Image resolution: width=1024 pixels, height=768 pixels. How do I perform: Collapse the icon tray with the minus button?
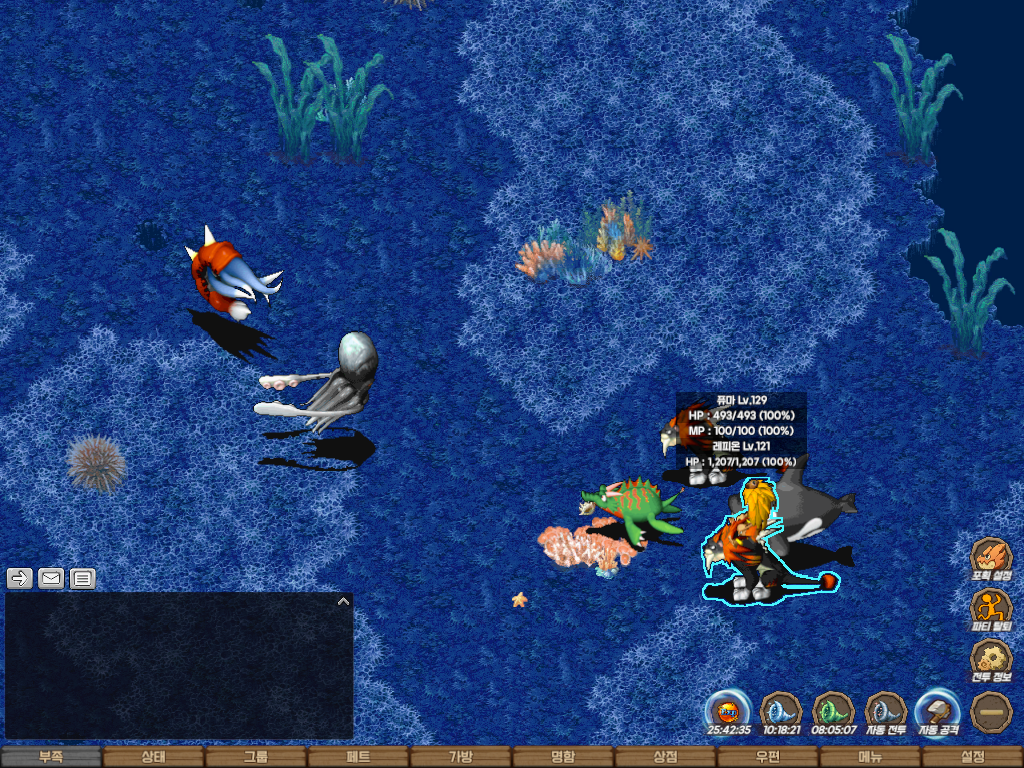(991, 712)
